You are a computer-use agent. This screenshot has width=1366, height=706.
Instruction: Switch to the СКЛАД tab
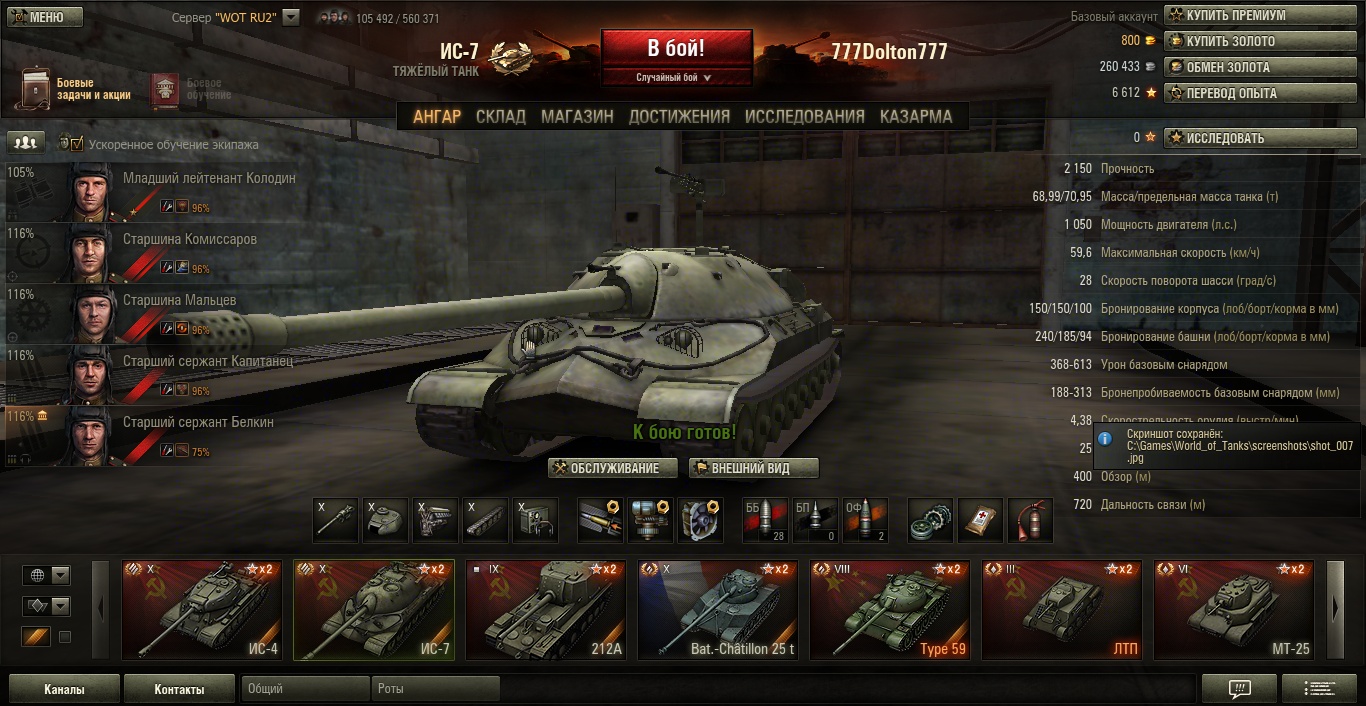500,116
